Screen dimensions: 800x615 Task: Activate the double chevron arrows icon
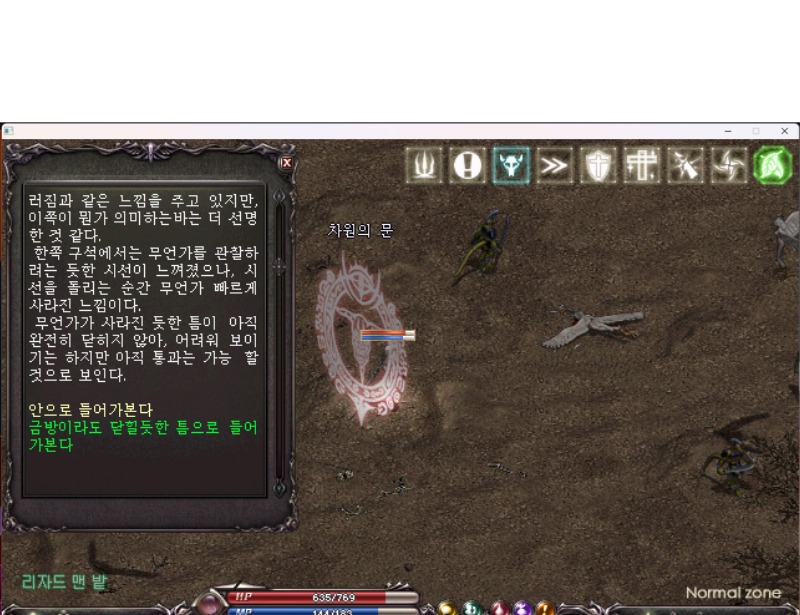click(553, 166)
